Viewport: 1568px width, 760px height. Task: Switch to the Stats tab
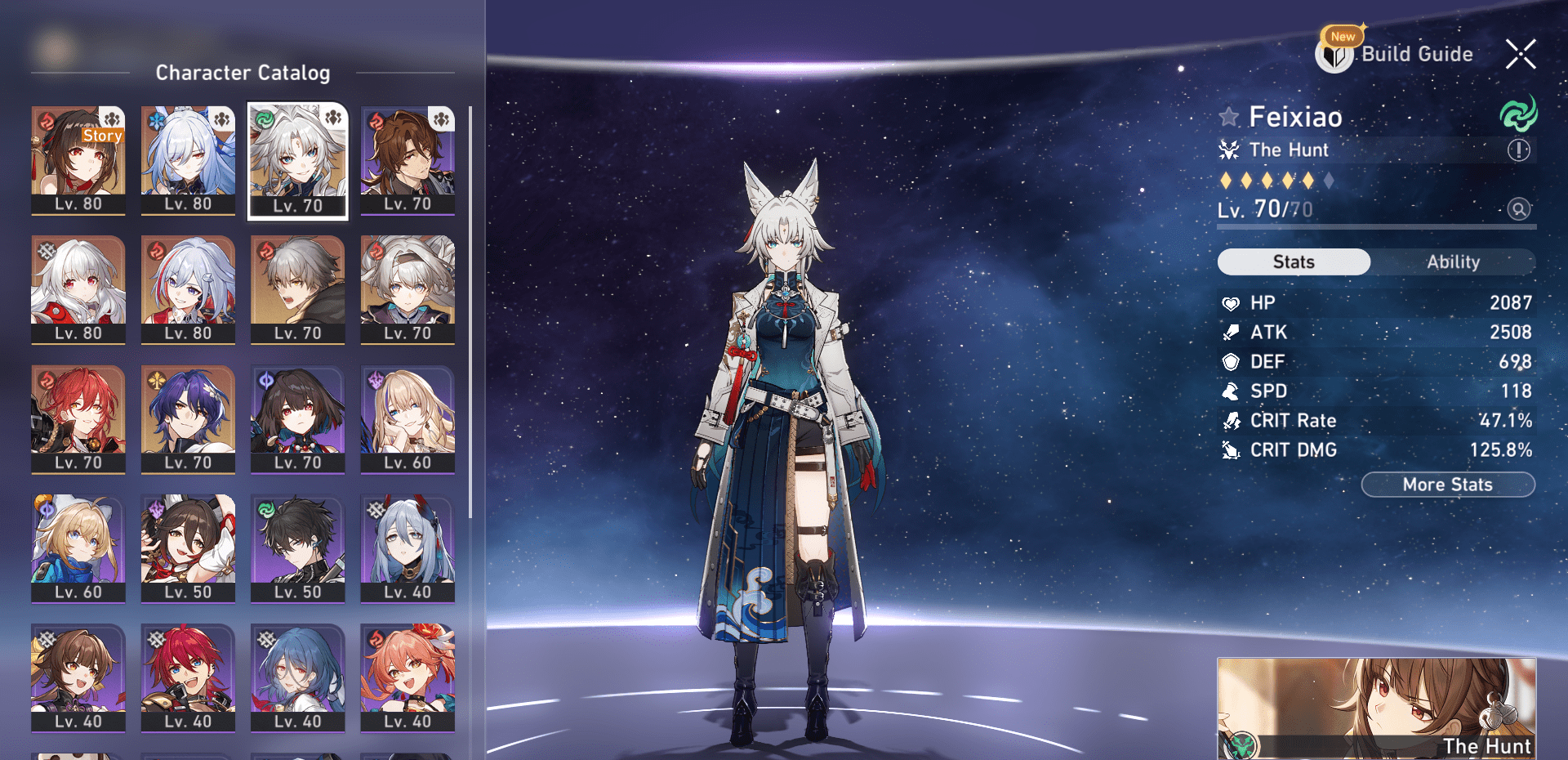[x=1294, y=262]
